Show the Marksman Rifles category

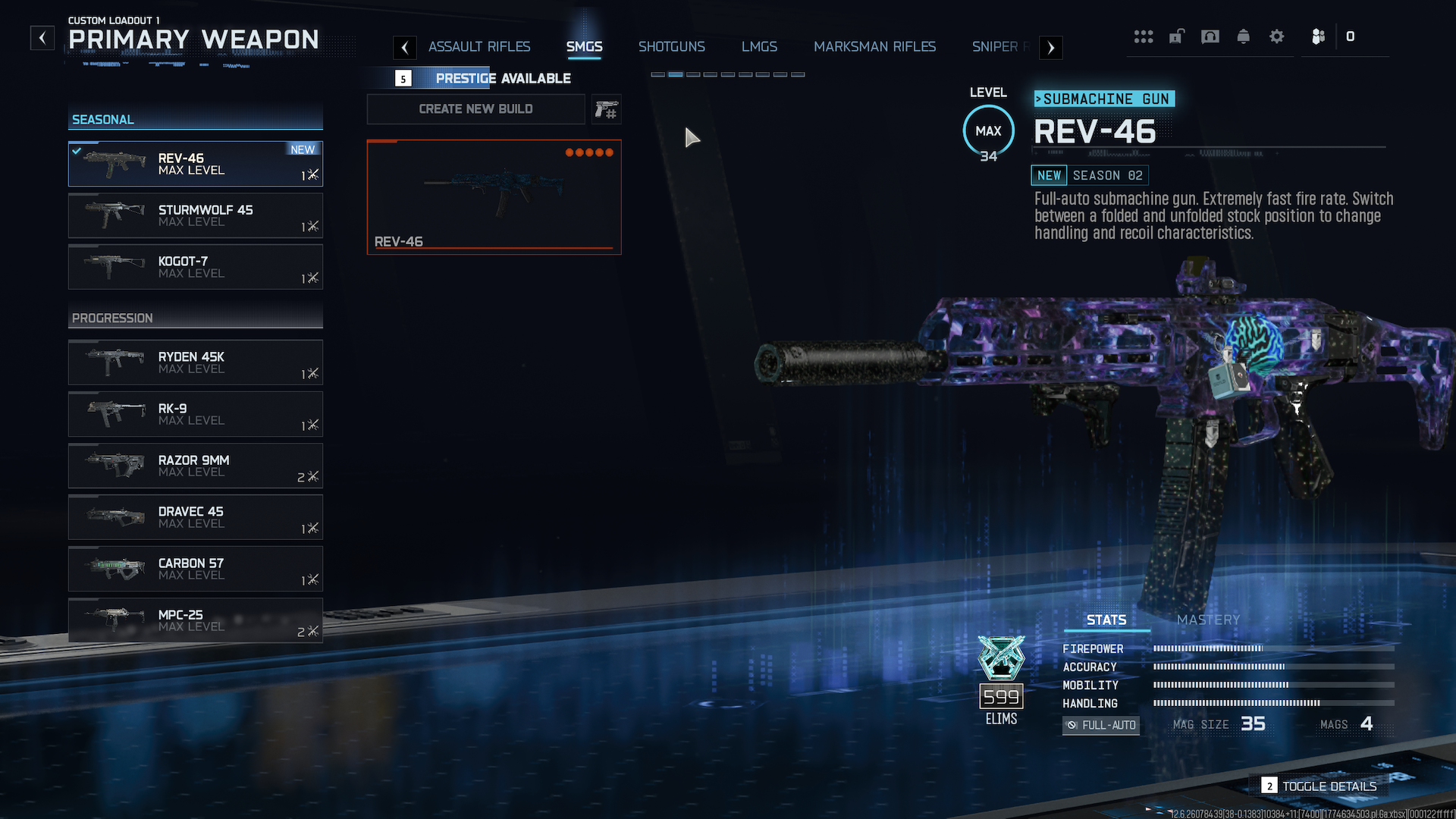[x=874, y=47]
